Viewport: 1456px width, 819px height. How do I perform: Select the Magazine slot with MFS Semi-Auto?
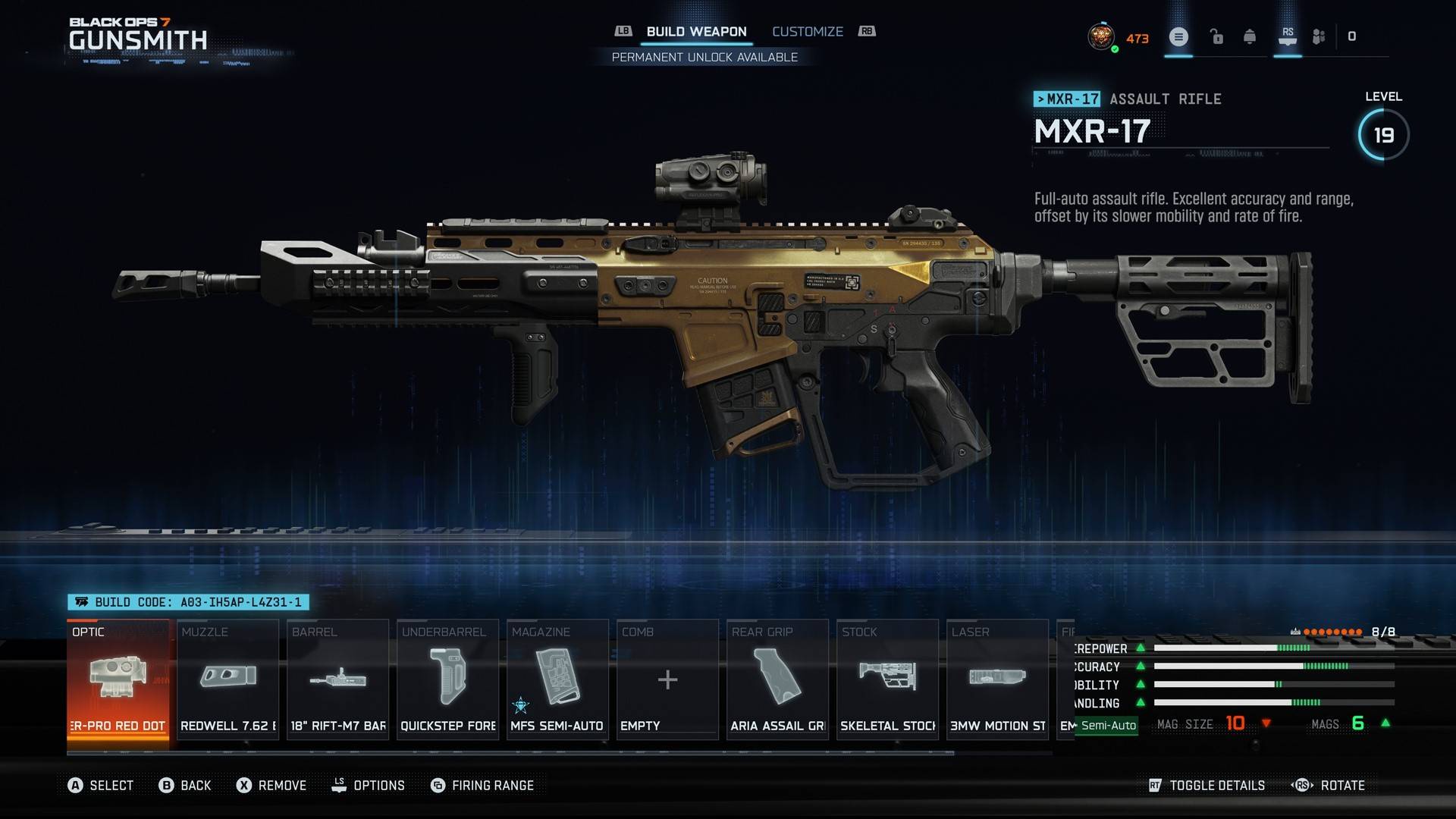point(557,679)
